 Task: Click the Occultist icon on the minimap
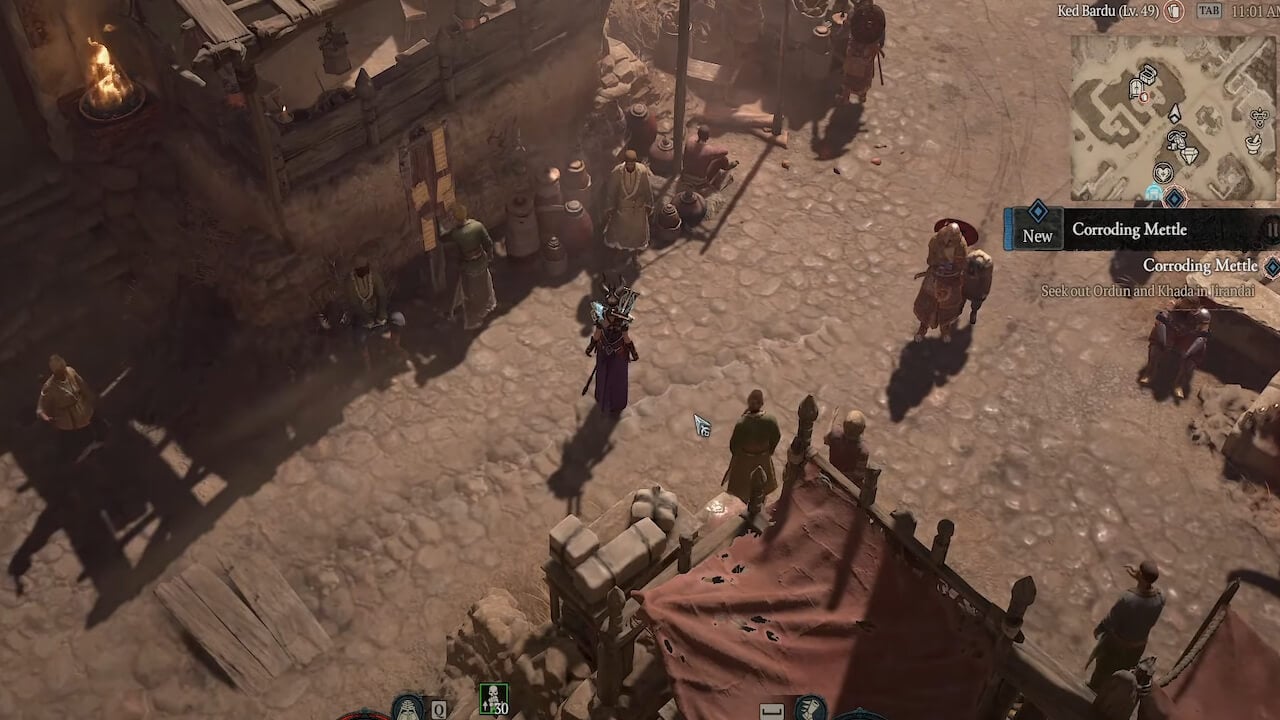tap(1258, 117)
